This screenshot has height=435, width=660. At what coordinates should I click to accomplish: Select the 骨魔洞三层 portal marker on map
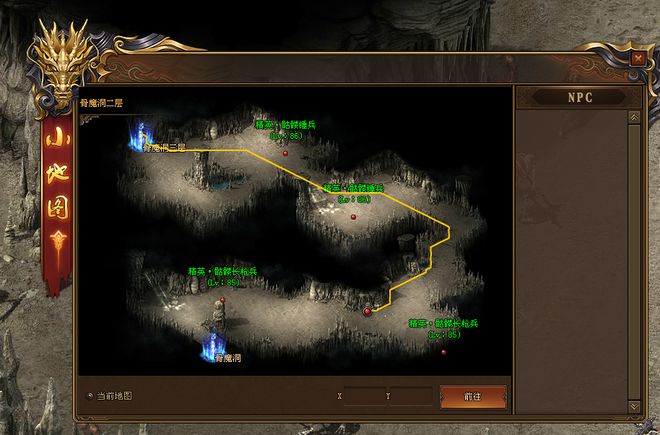(140, 134)
